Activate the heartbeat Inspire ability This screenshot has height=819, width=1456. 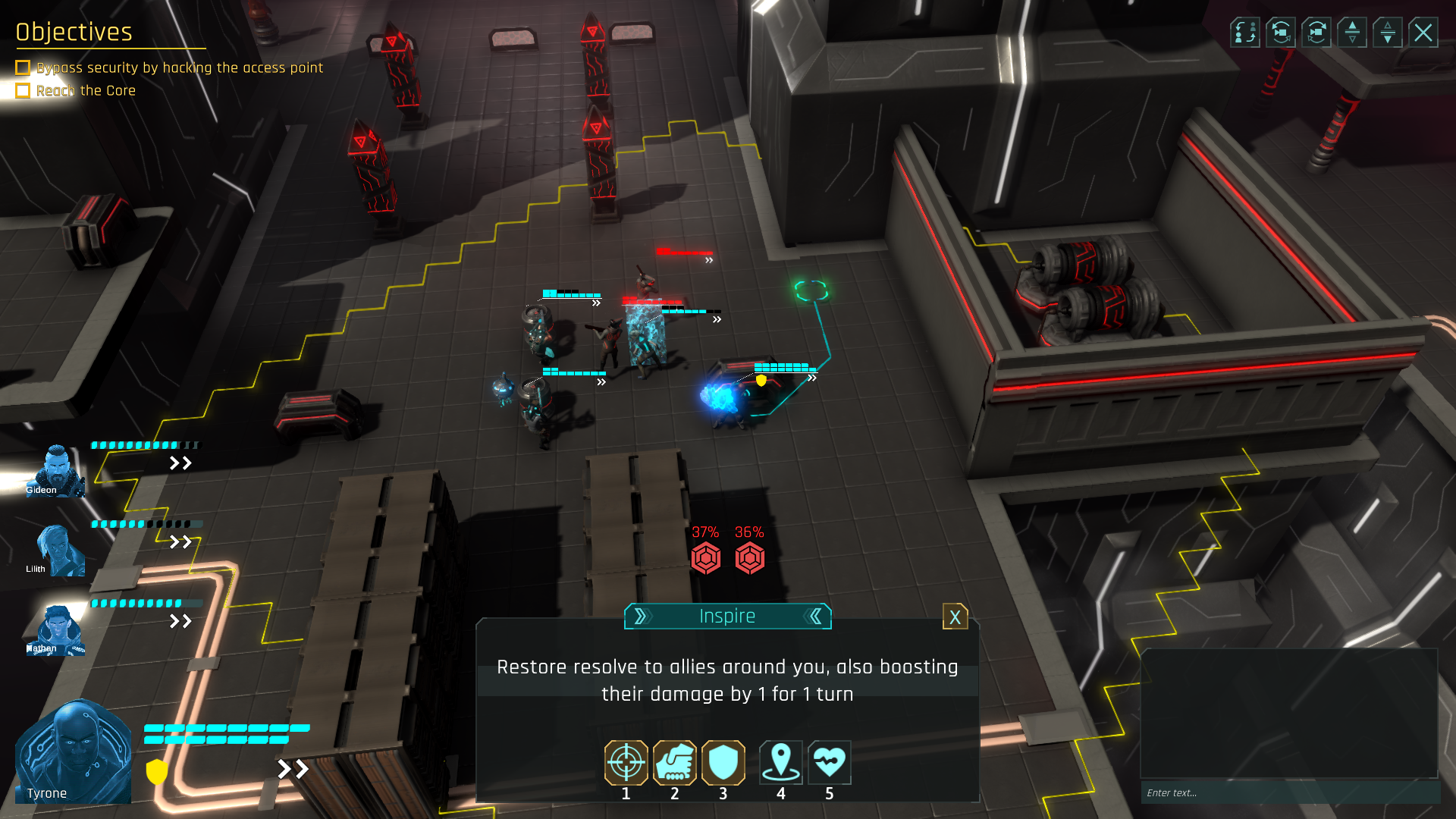click(x=829, y=762)
